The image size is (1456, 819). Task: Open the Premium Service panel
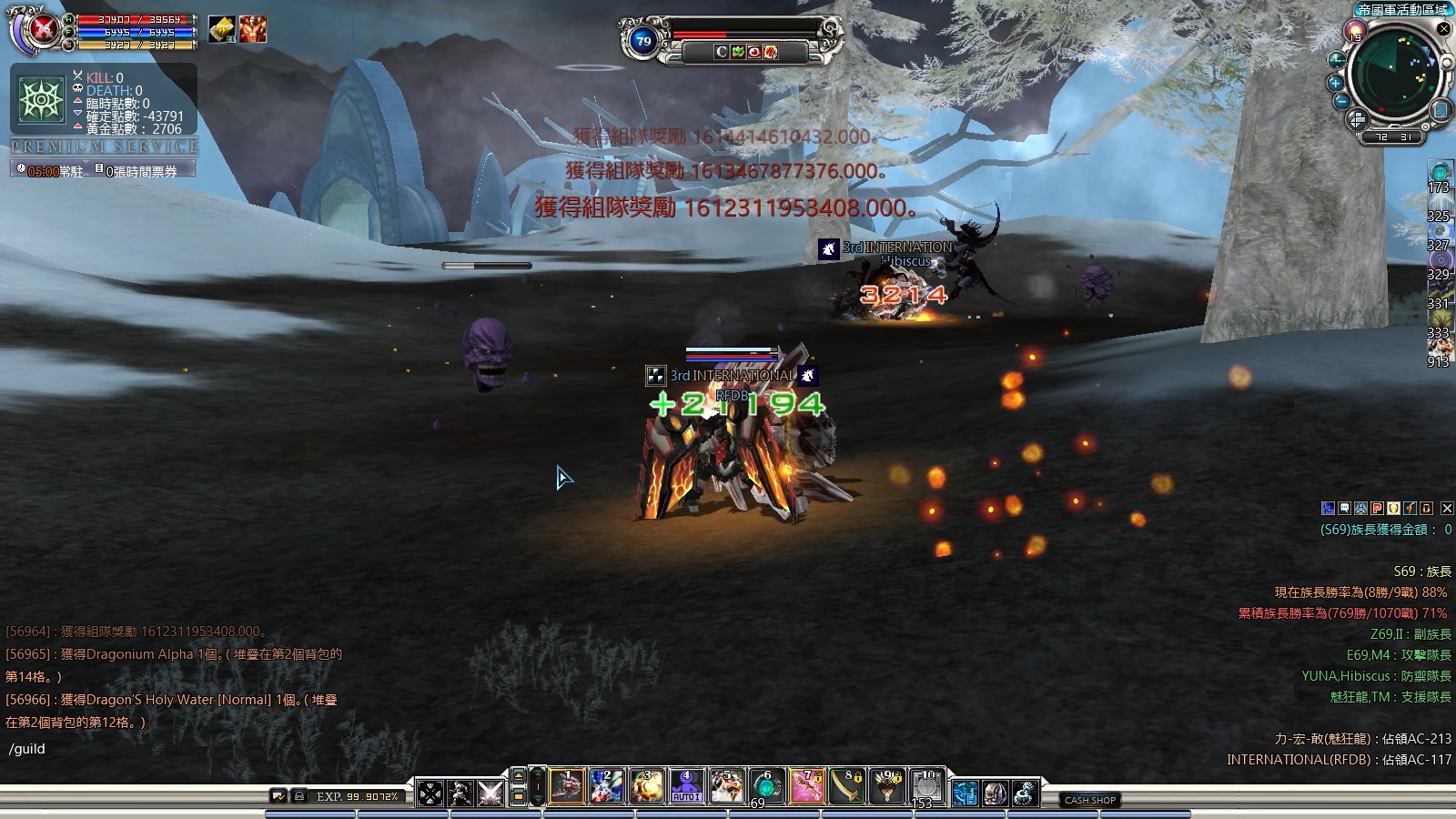pos(105,147)
